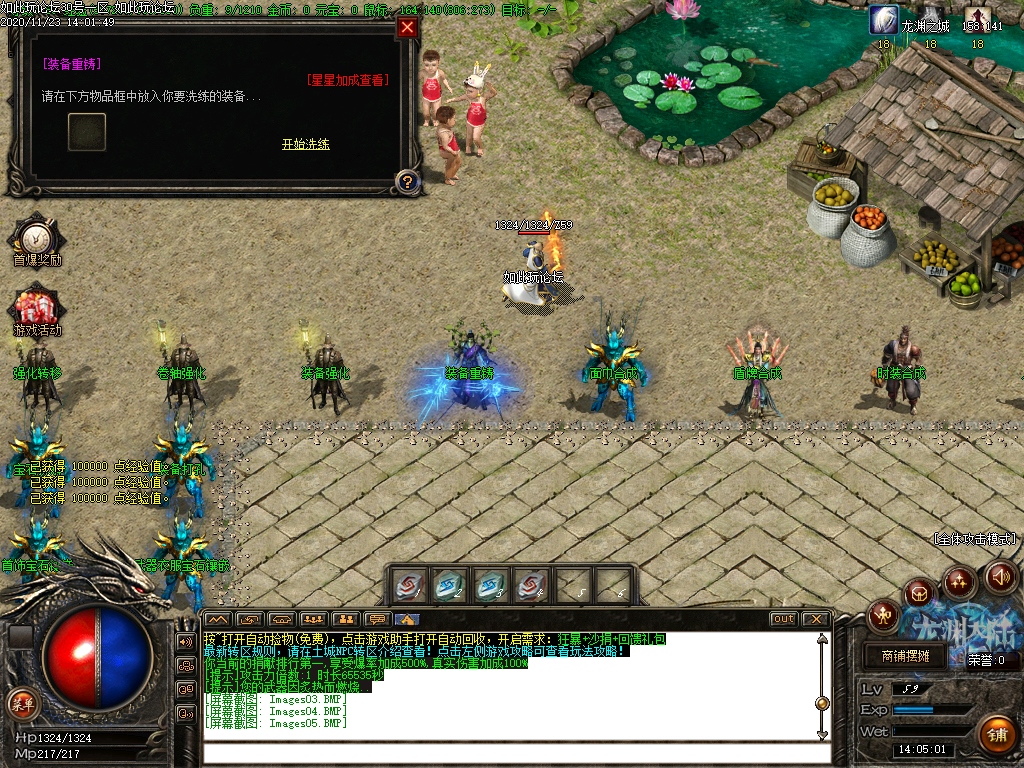Select hotbar slot 4 red rune
The height and width of the screenshot is (768, 1024).
(x=531, y=586)
